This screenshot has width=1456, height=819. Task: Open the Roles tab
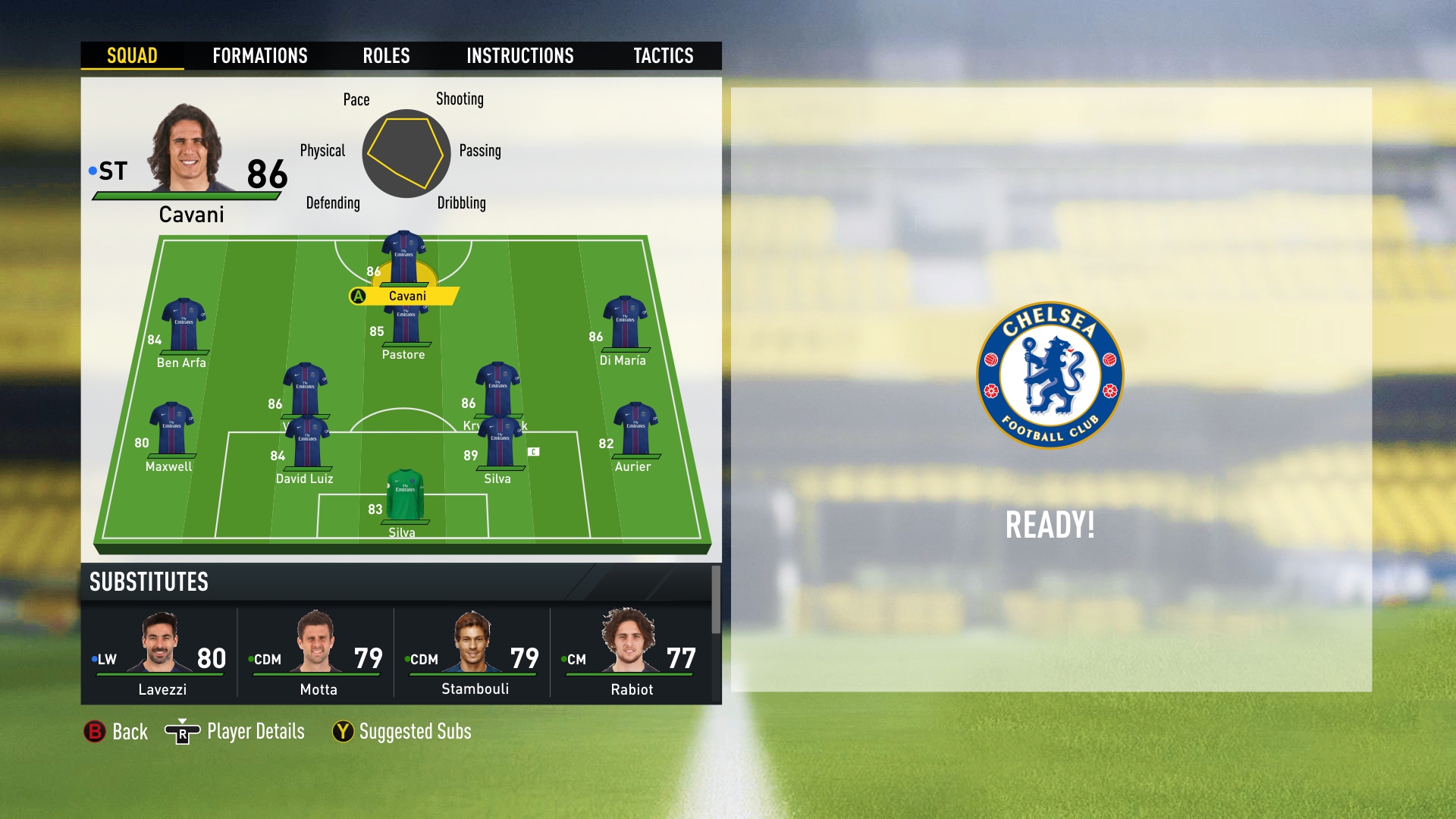pos(386,55)
